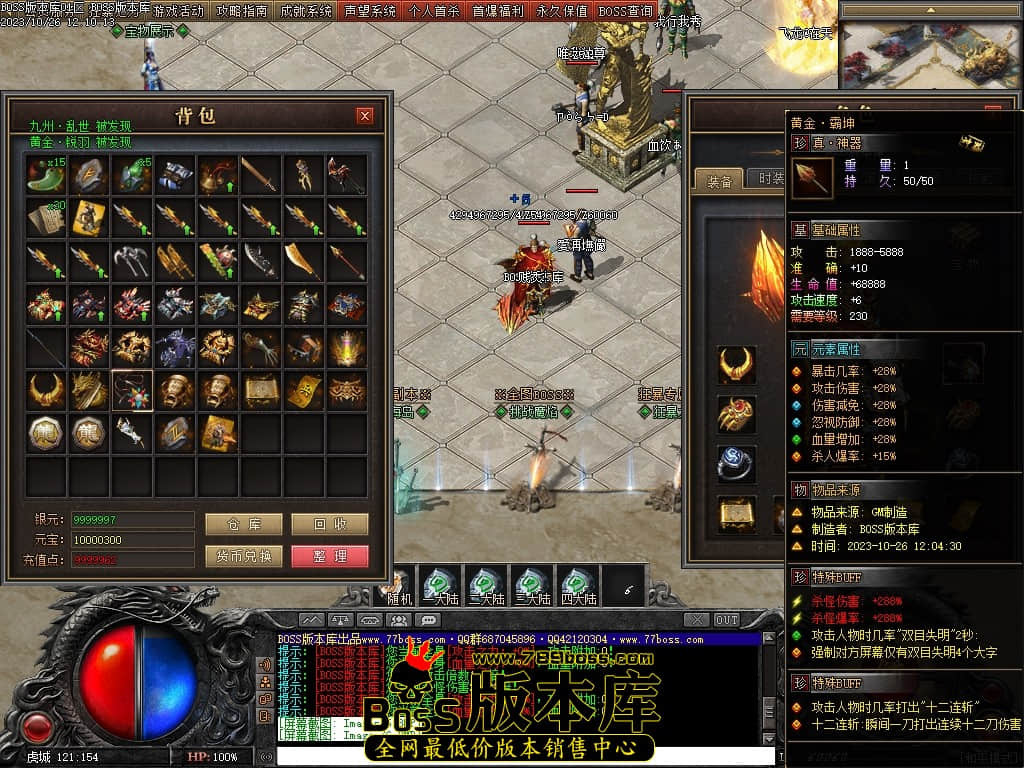This screenshot has width=1024, height=768.
Task: Sort the bag with the red 整理 button
Action: [x=330, y=556]
